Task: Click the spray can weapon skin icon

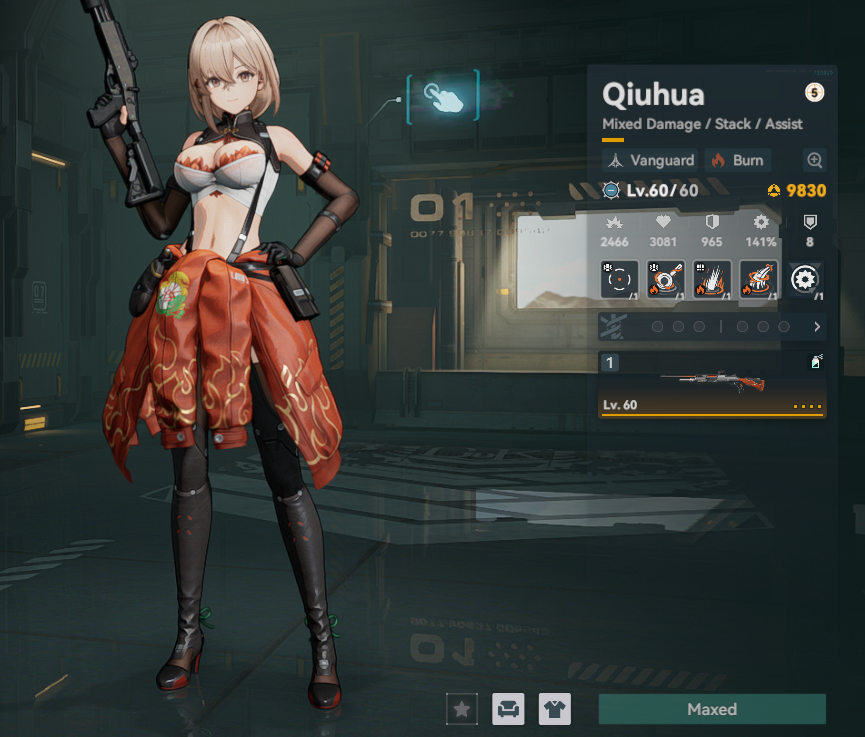Action: tap(816, 363)
